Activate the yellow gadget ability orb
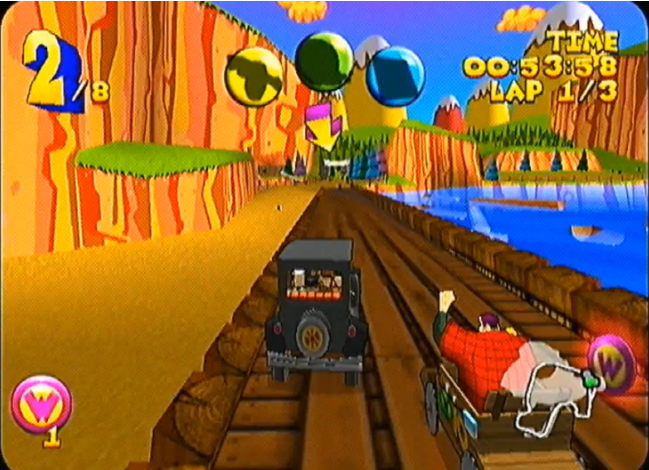649x470 pixels. point(254,76)
